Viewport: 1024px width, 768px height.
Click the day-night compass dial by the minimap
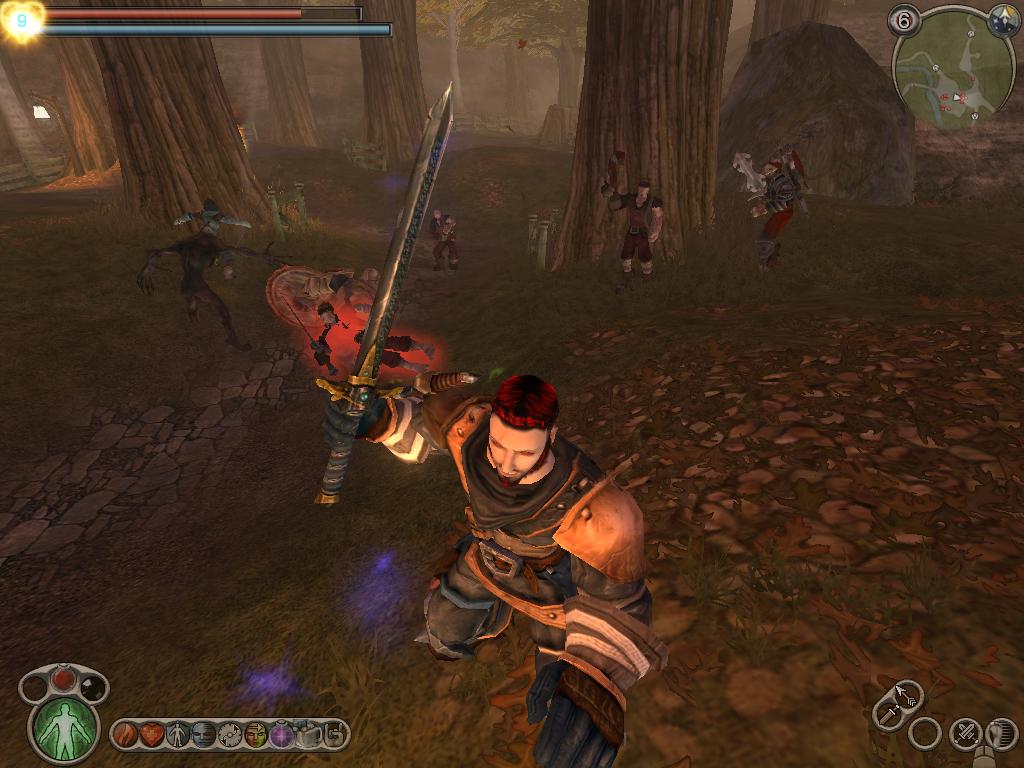[x=1003, y=18]
